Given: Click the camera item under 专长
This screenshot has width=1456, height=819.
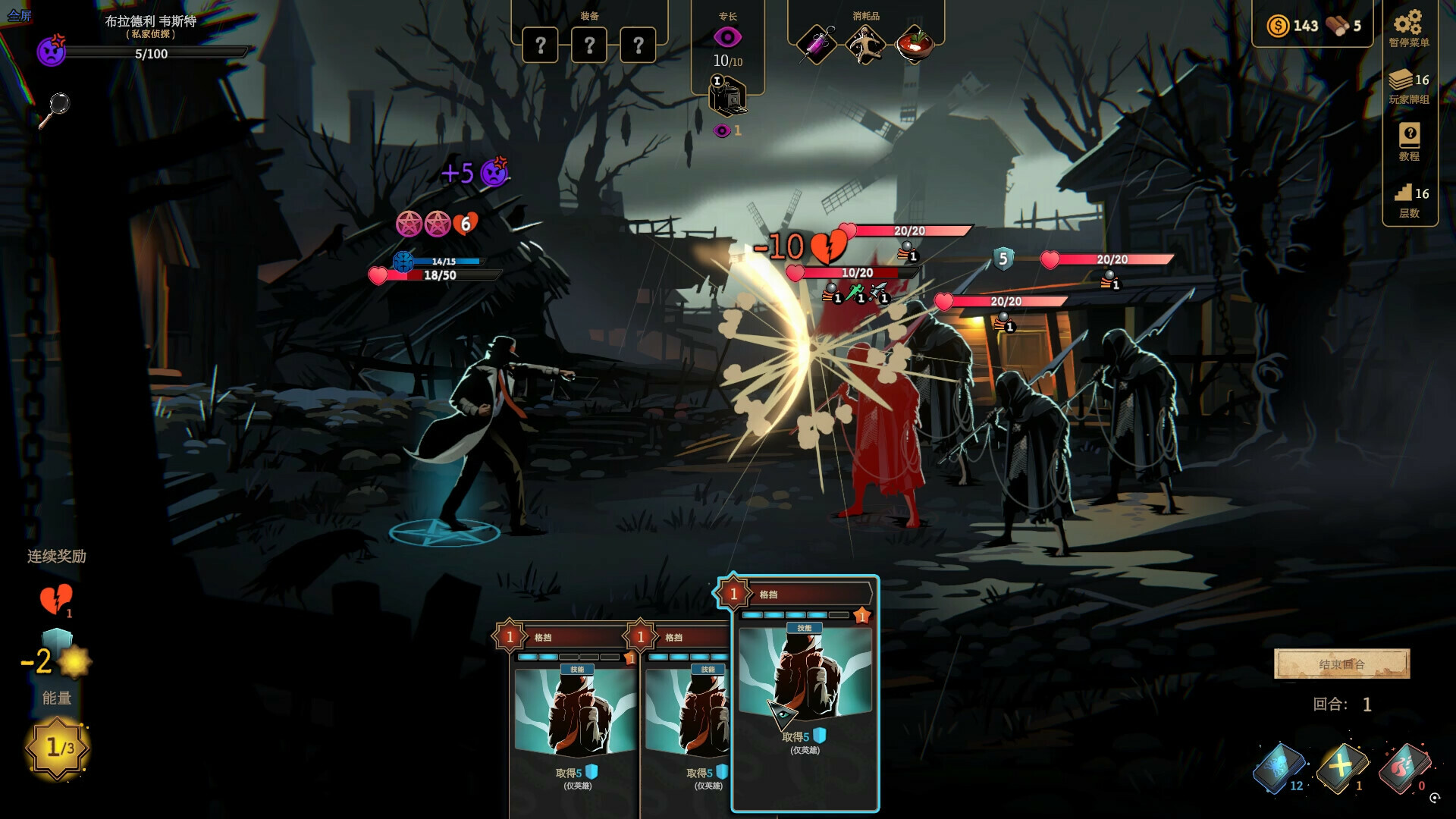Looking at the screenshot, I should point(726,97).
